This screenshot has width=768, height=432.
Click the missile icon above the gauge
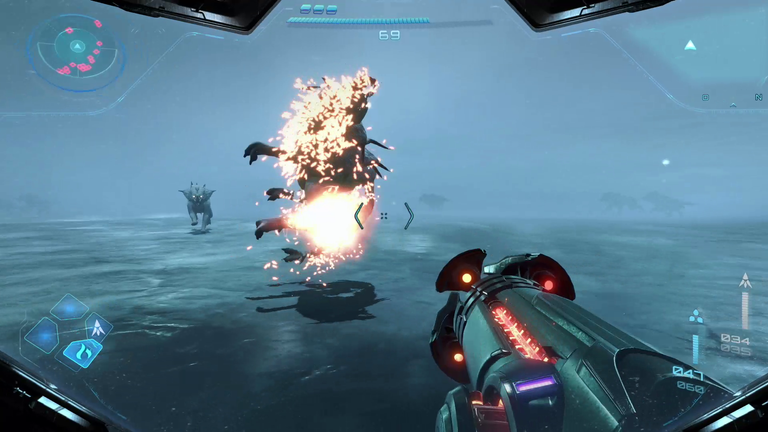[743, 281]
